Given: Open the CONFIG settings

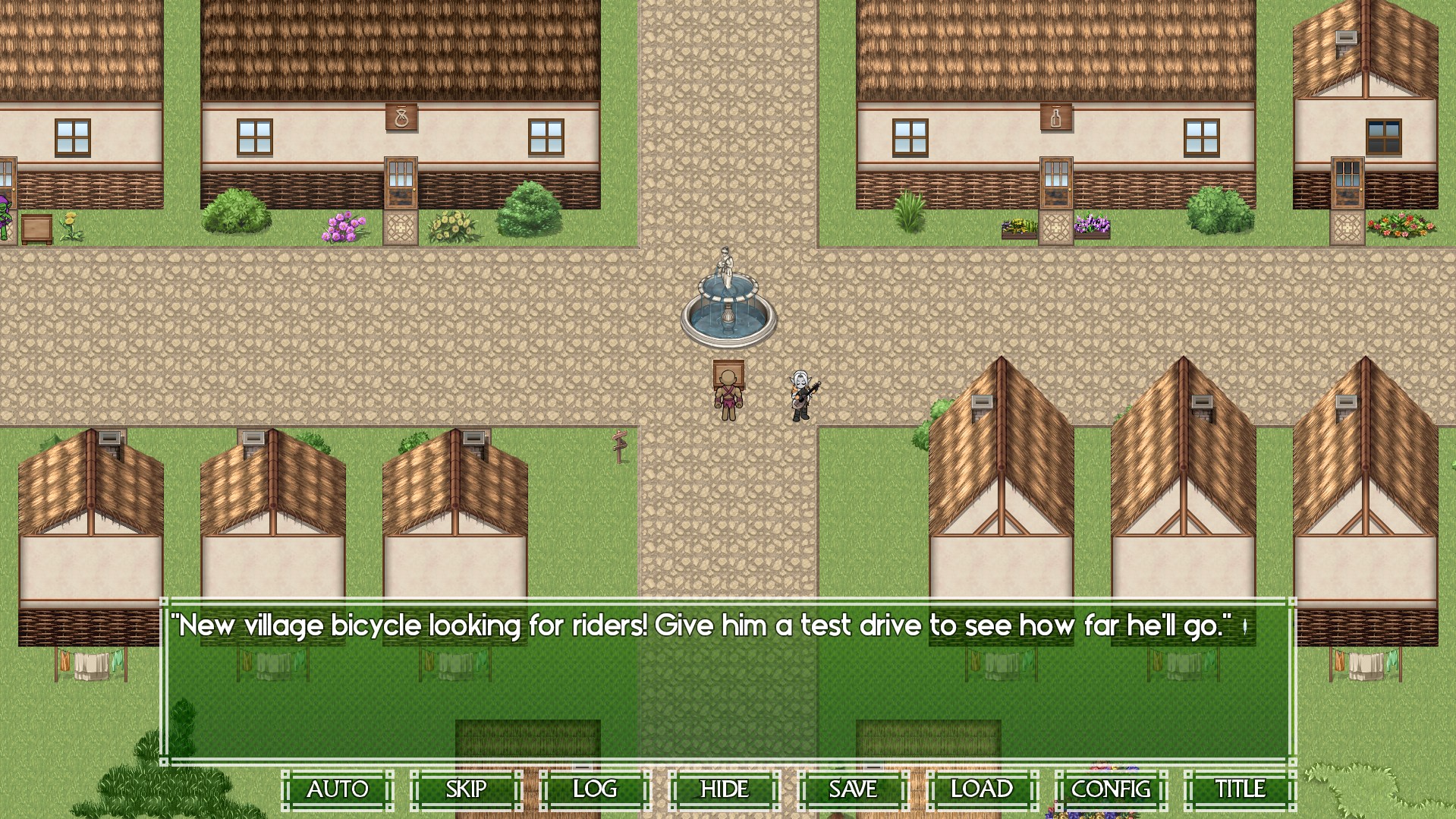Looking at the screenshot, I should [x=1112, y=790].
